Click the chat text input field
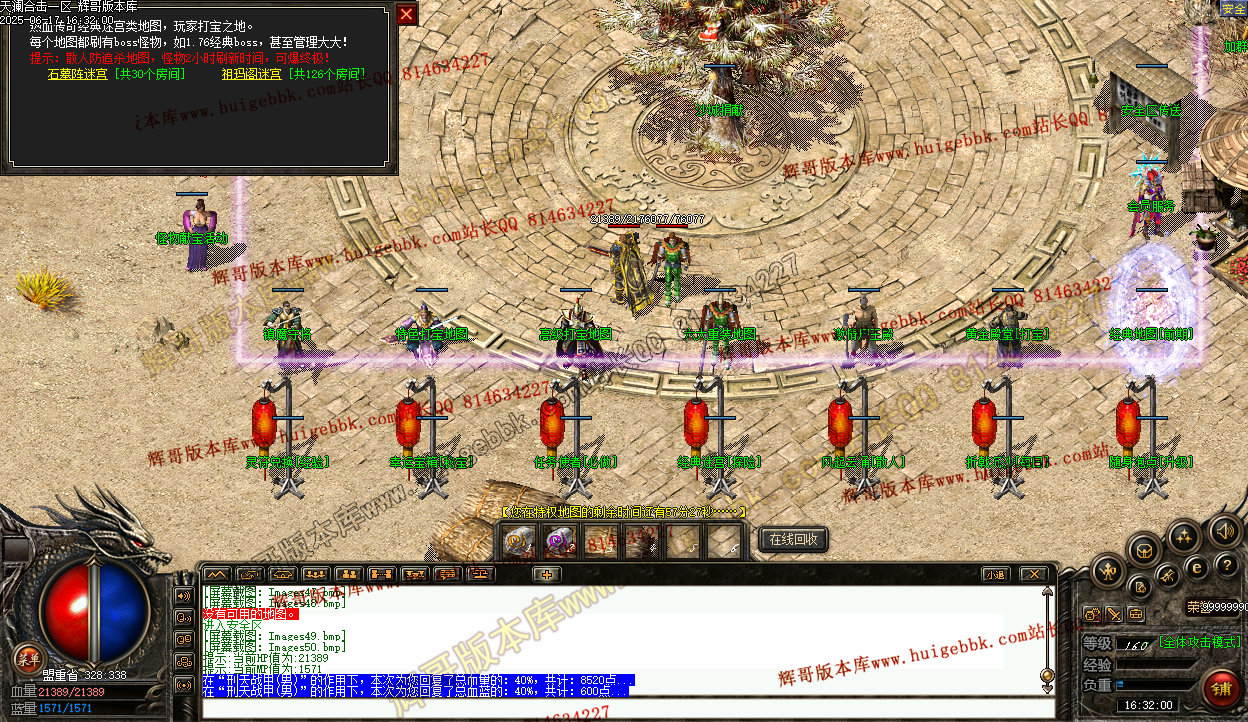This screenshot has height=722, width=1248. (620, 708)
